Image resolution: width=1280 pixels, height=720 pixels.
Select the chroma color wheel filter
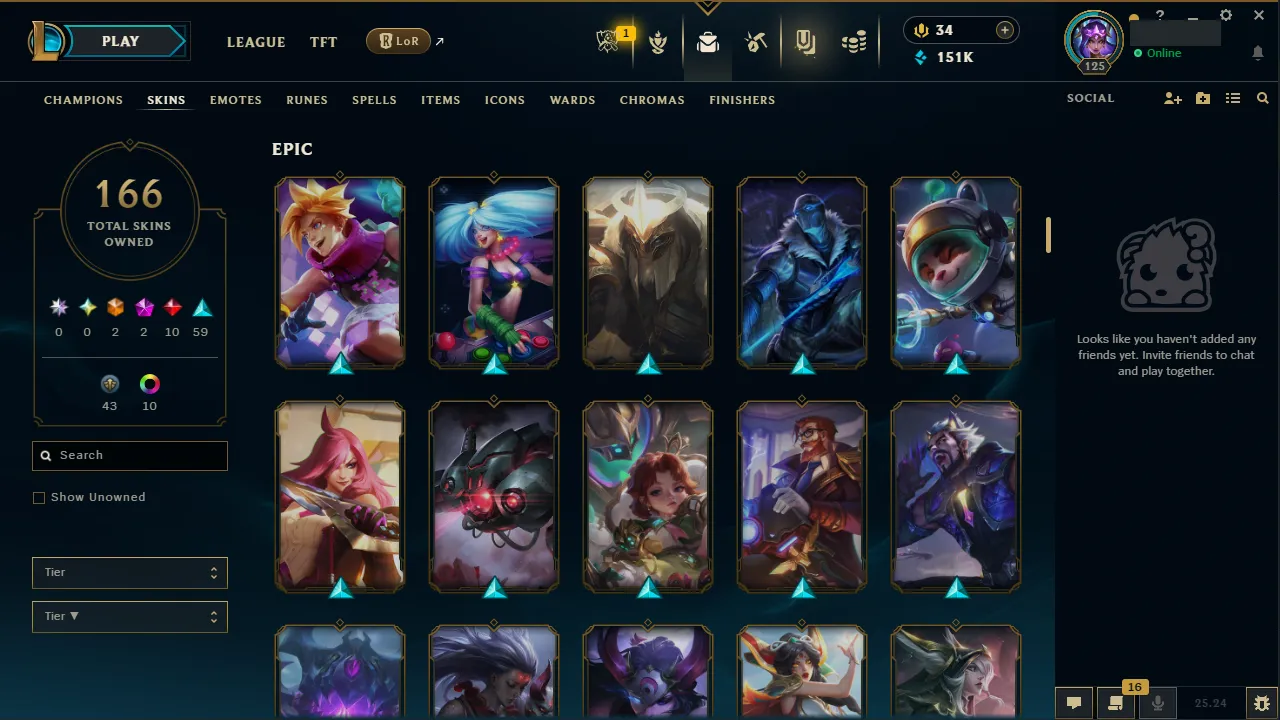149,384
